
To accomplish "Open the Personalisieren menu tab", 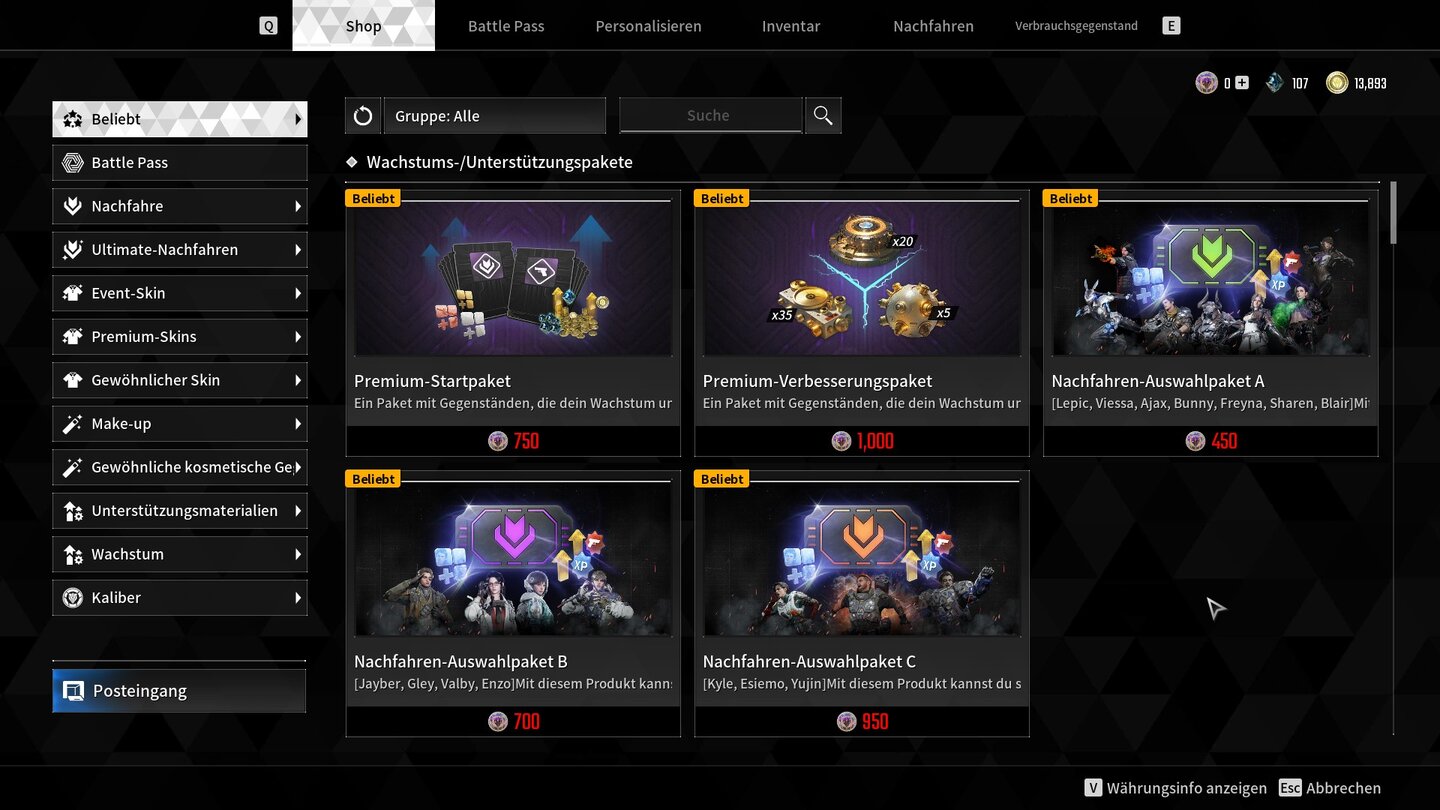I will point(648,26).
